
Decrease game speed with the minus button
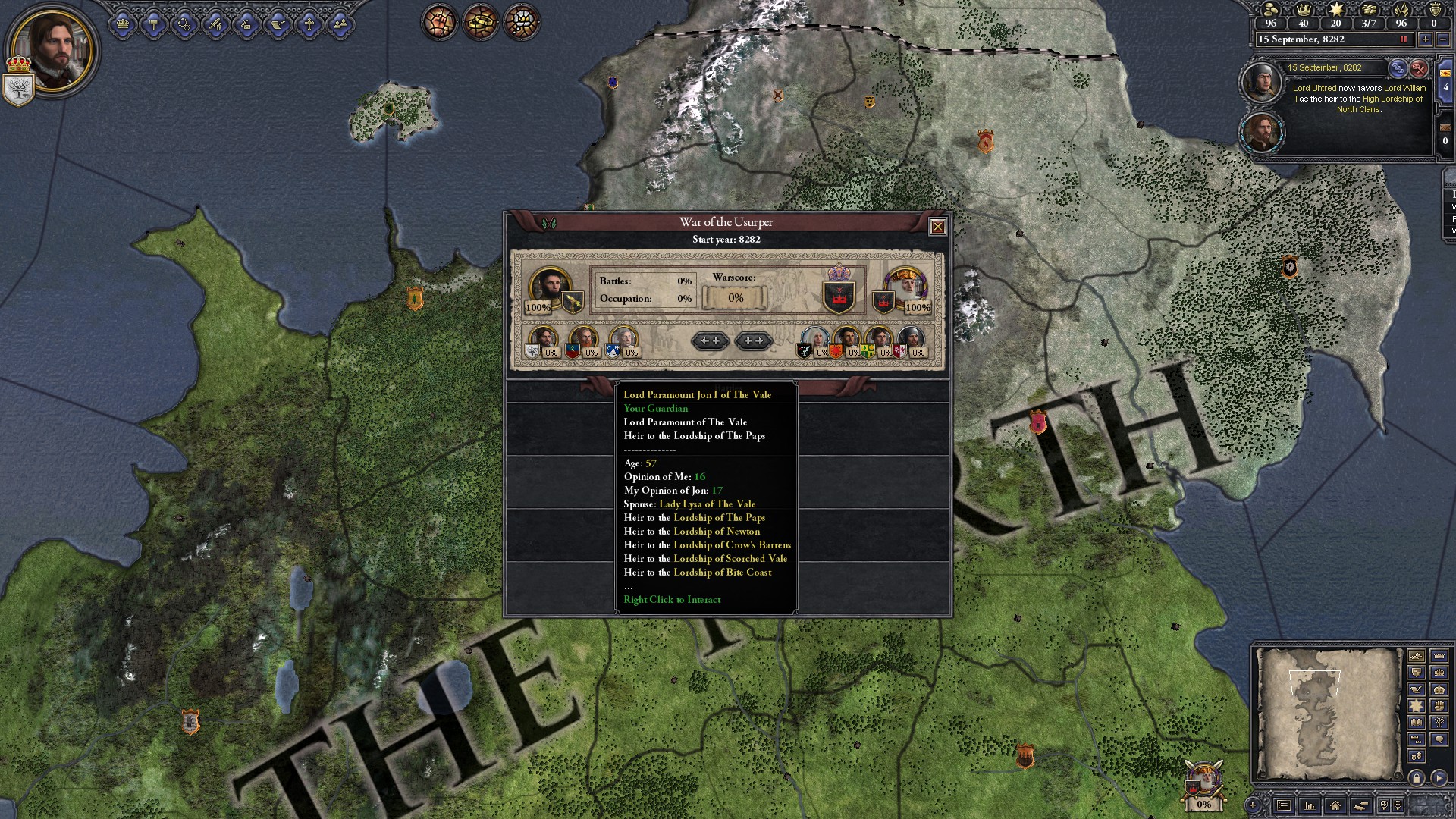pos(1443,39)
